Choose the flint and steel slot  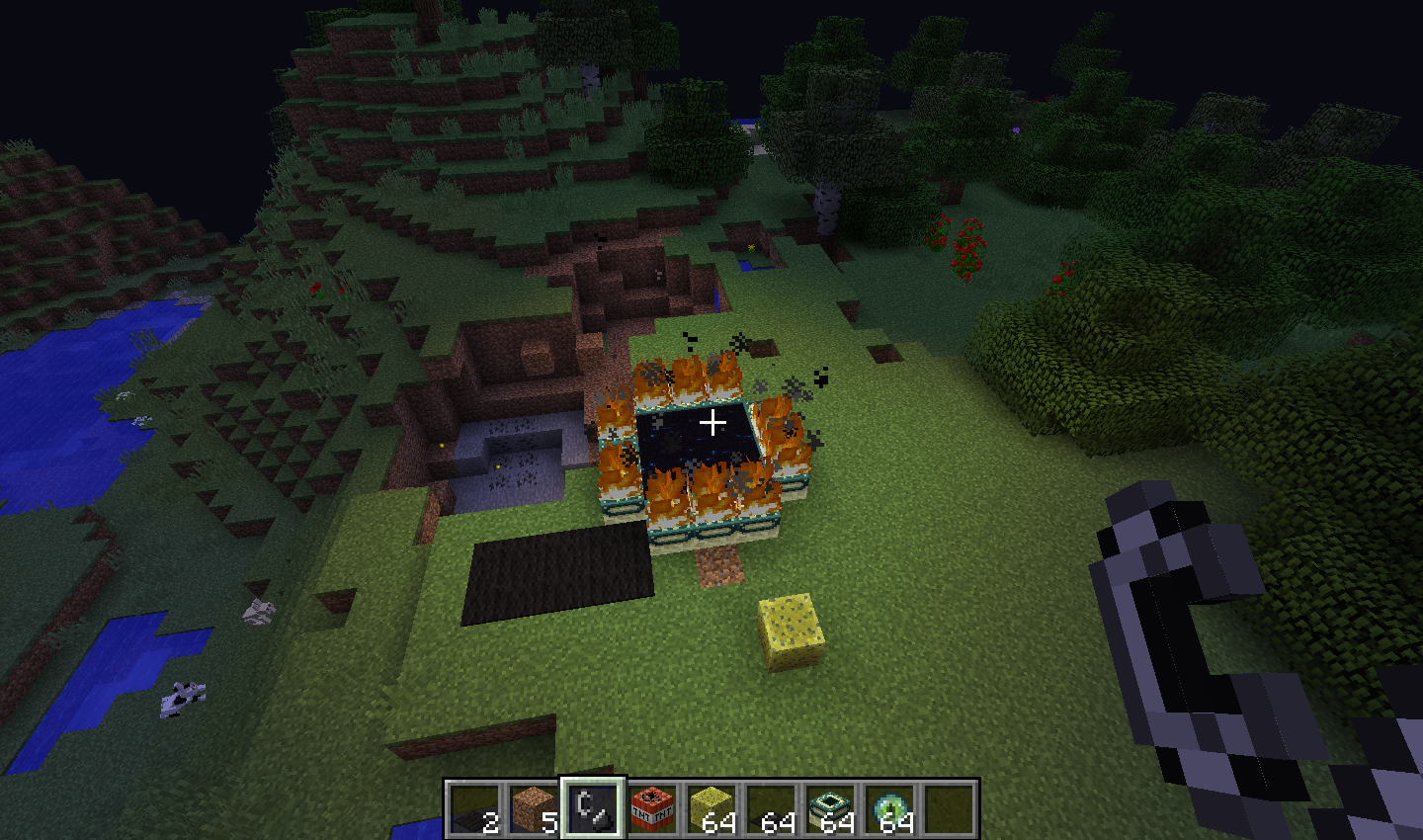593,808
